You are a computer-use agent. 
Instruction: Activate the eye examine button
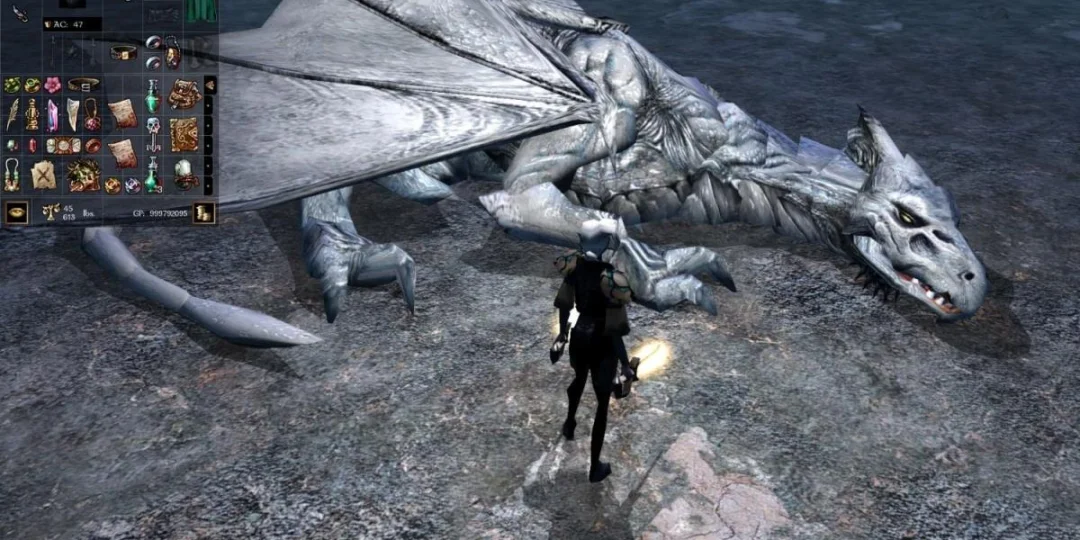[16, 212]
